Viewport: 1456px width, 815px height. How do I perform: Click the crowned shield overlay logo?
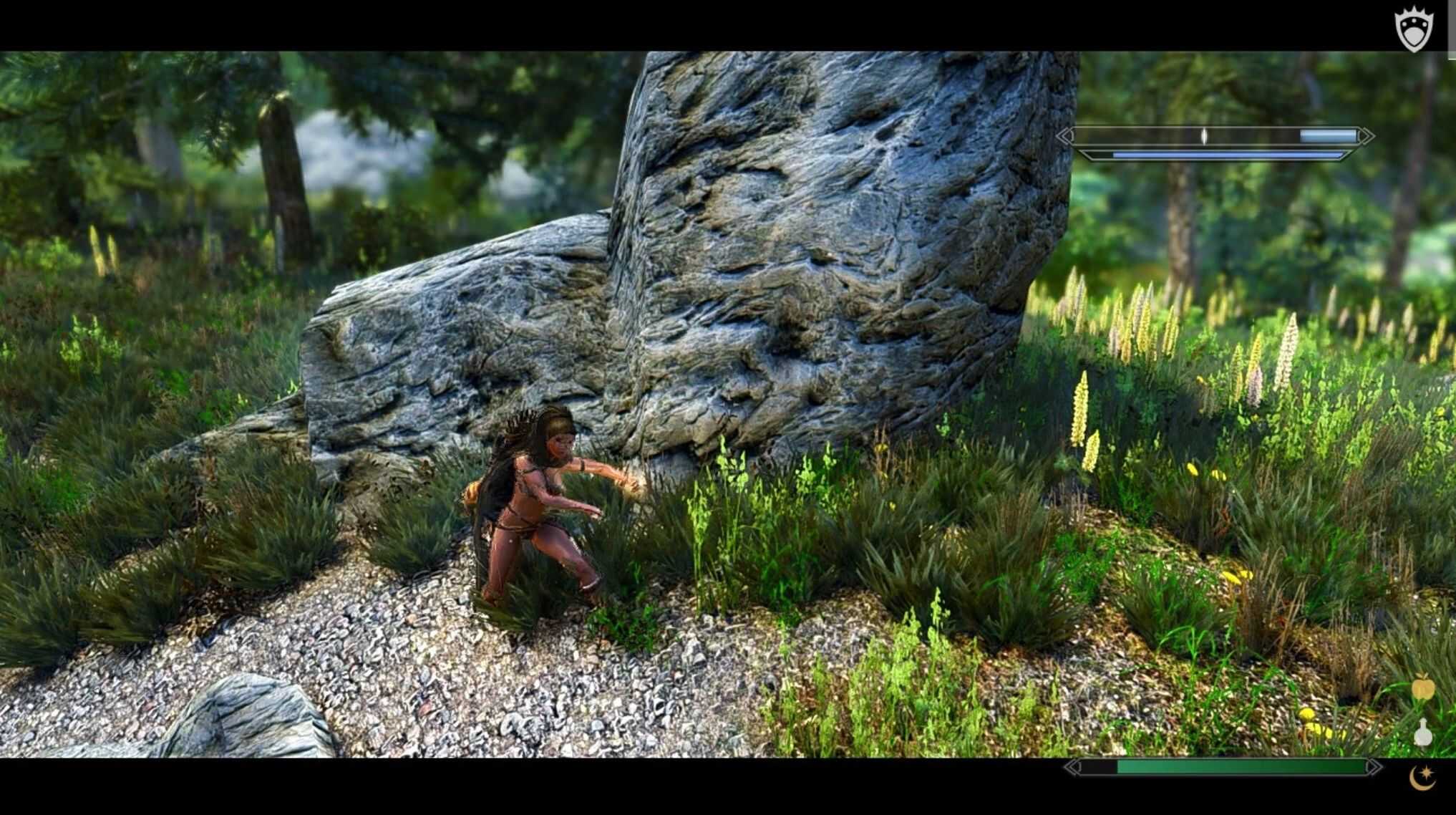pyautogui.click(x=1414, y=29)
